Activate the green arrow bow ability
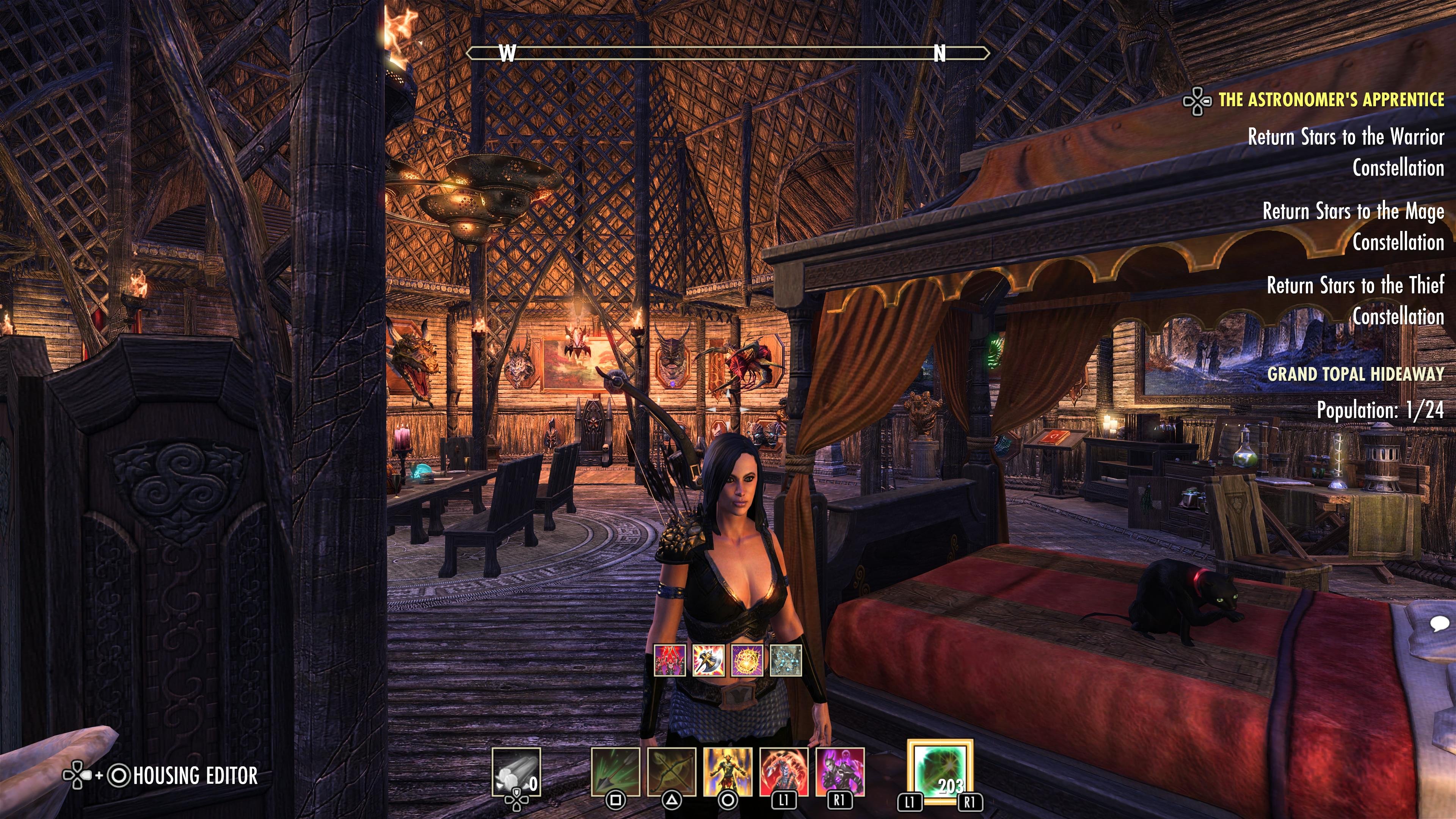1456x819 pixels. pyautogui.click(x=615, y=772)
